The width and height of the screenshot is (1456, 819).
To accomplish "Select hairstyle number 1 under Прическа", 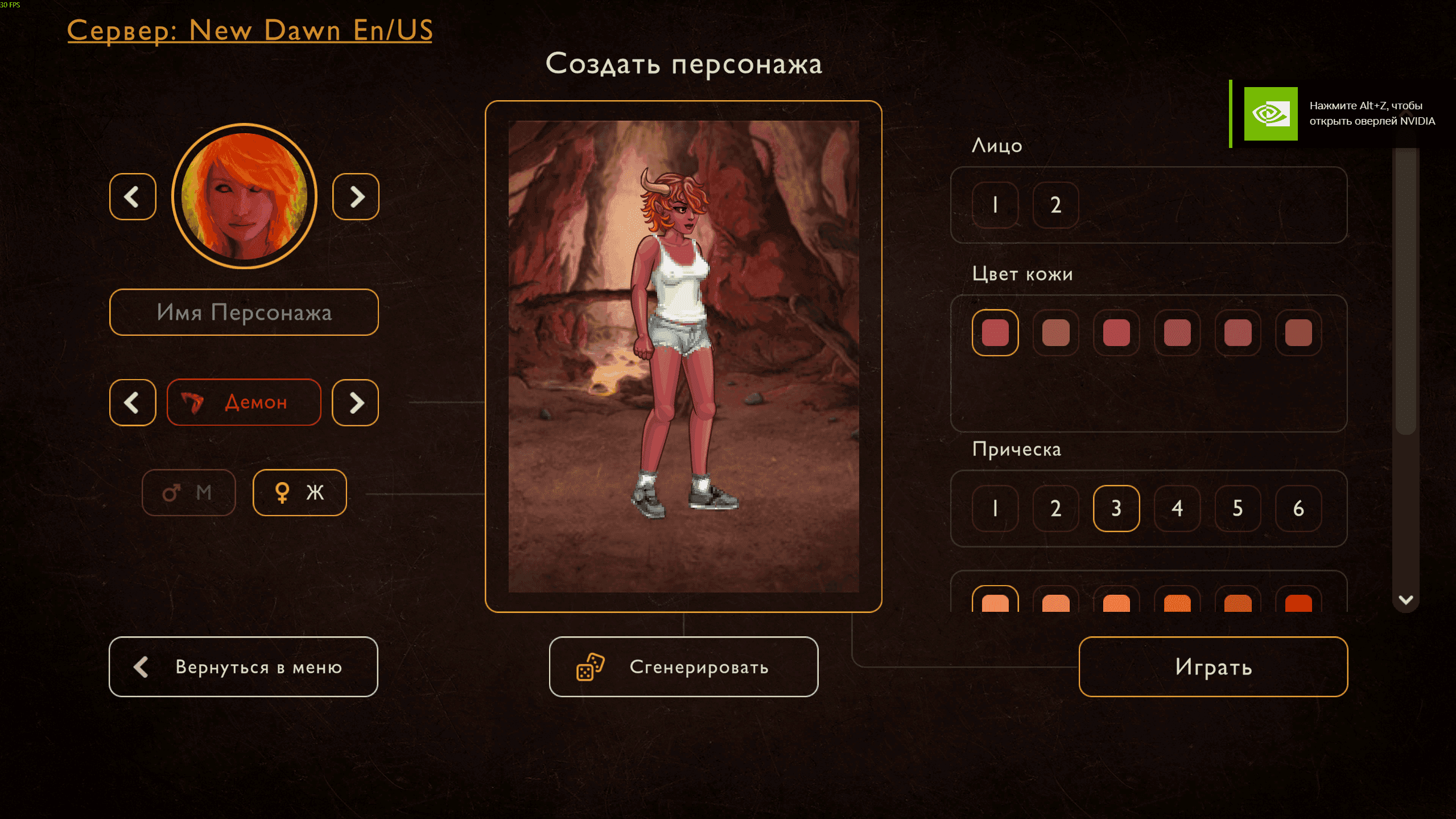I will [995, 508].
